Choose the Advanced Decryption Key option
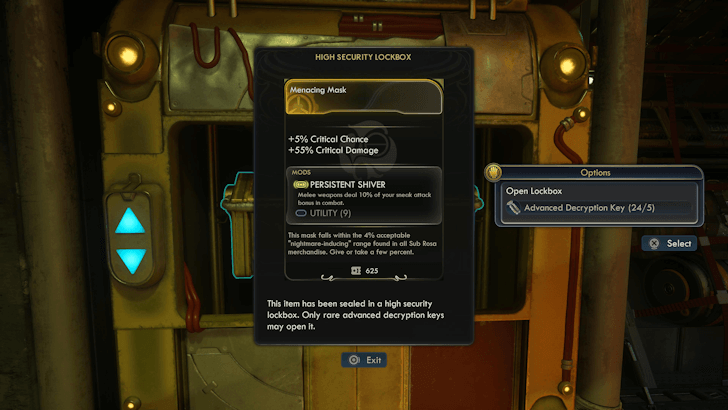Image resolution: width=728 pixels, height=410 pixels. [x=596, y=209]
